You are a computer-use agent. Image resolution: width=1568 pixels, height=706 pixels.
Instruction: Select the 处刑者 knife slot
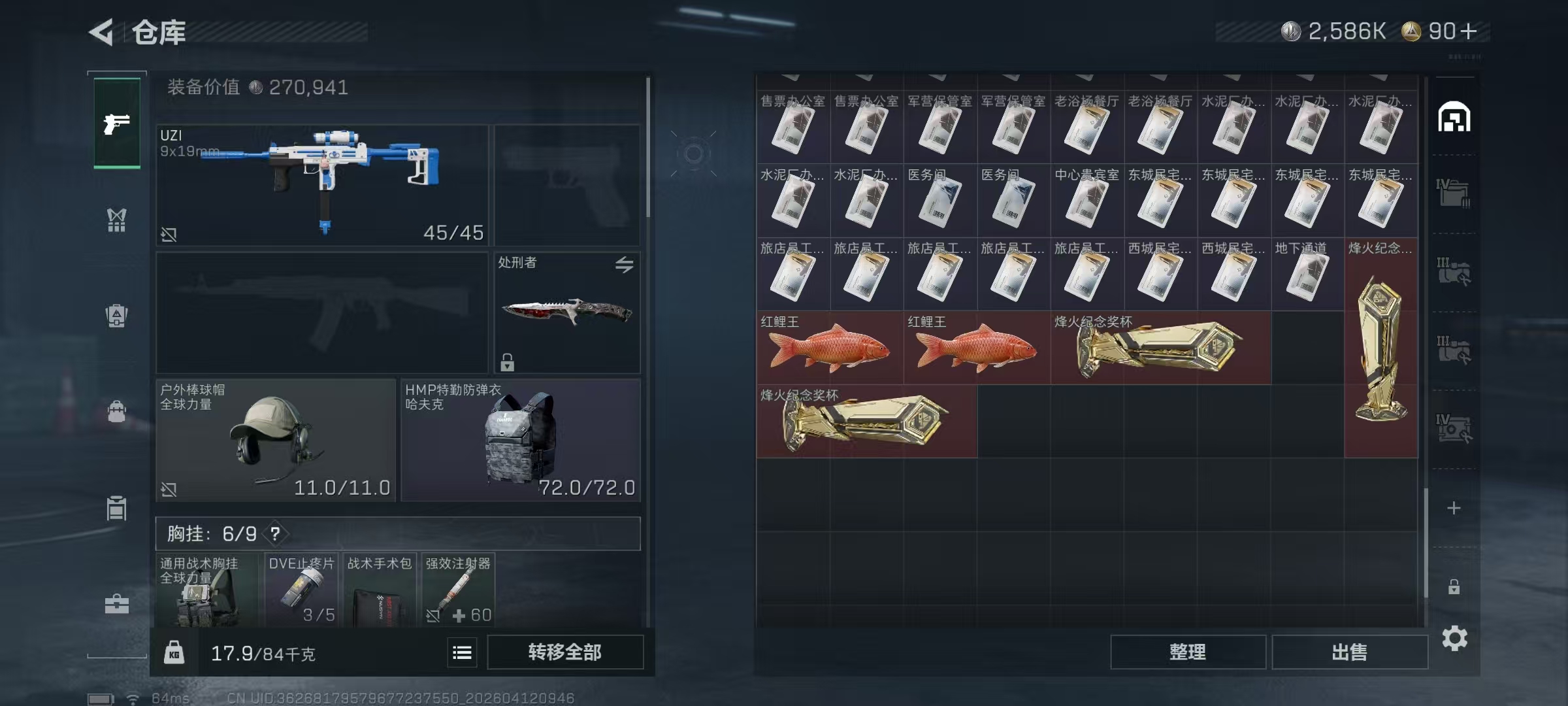[x=566, y=312]
